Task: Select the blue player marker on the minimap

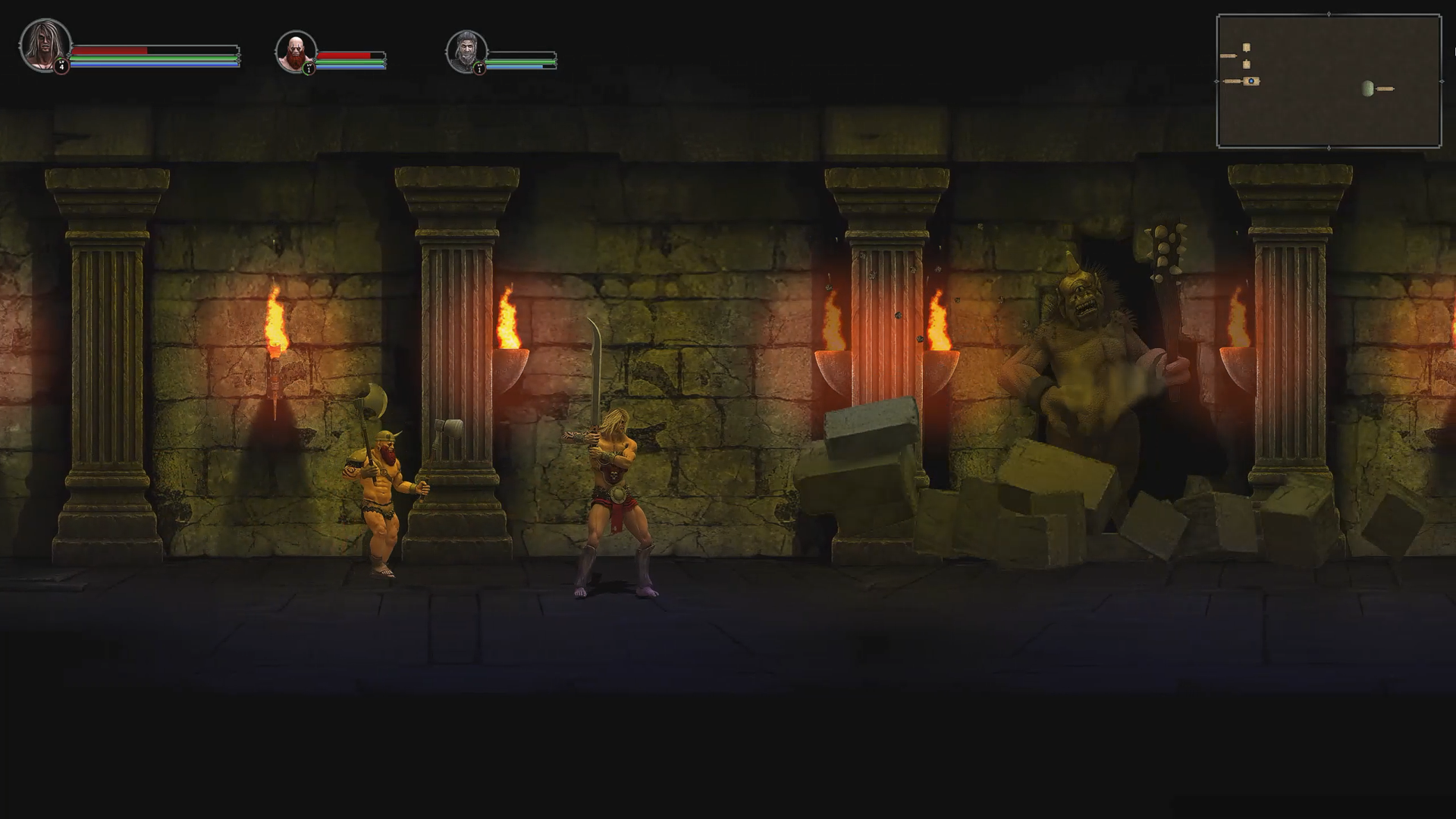Action: pyautogui.click(x=1251, y=81)
